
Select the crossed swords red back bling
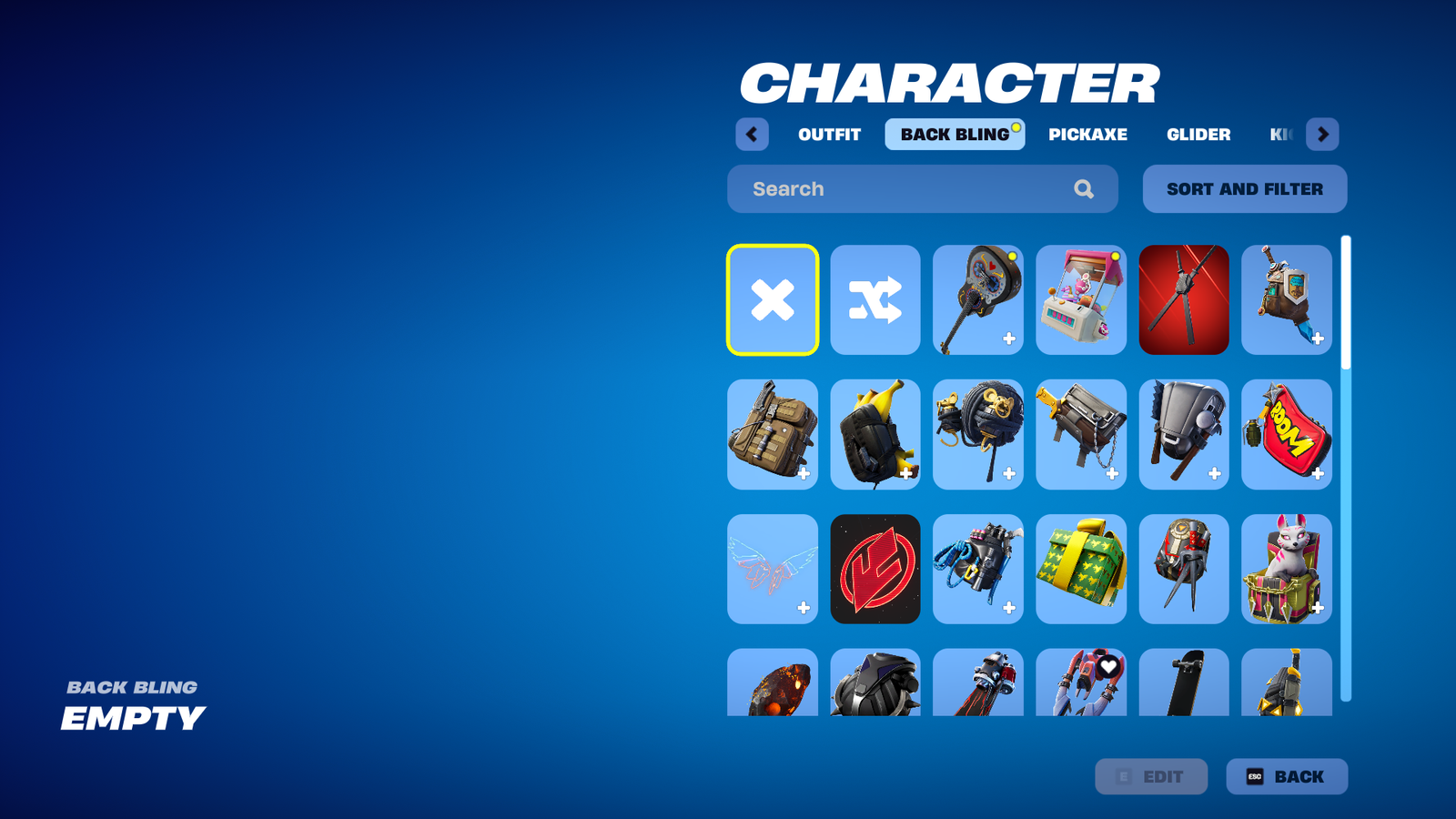click(x=1184, y=300)
